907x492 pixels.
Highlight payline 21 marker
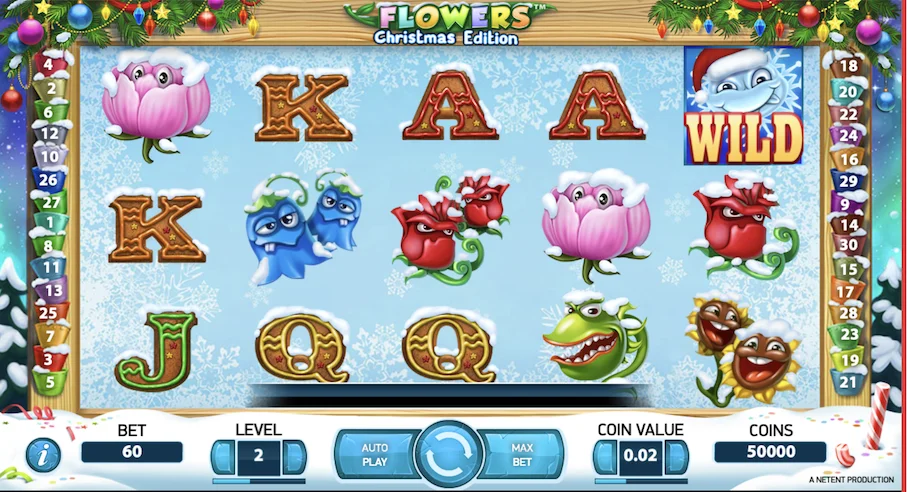(850, 381)
